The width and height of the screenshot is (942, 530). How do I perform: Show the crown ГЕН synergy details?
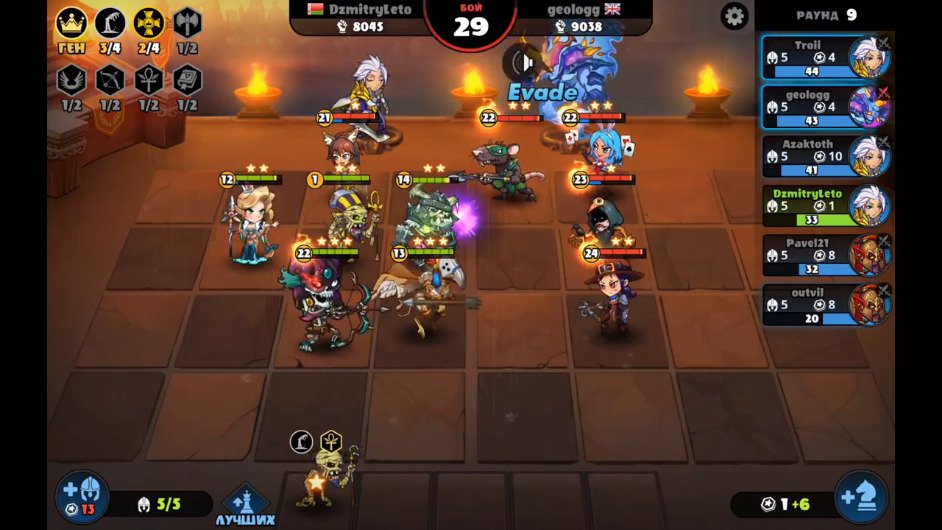click(x=71, y=25)
